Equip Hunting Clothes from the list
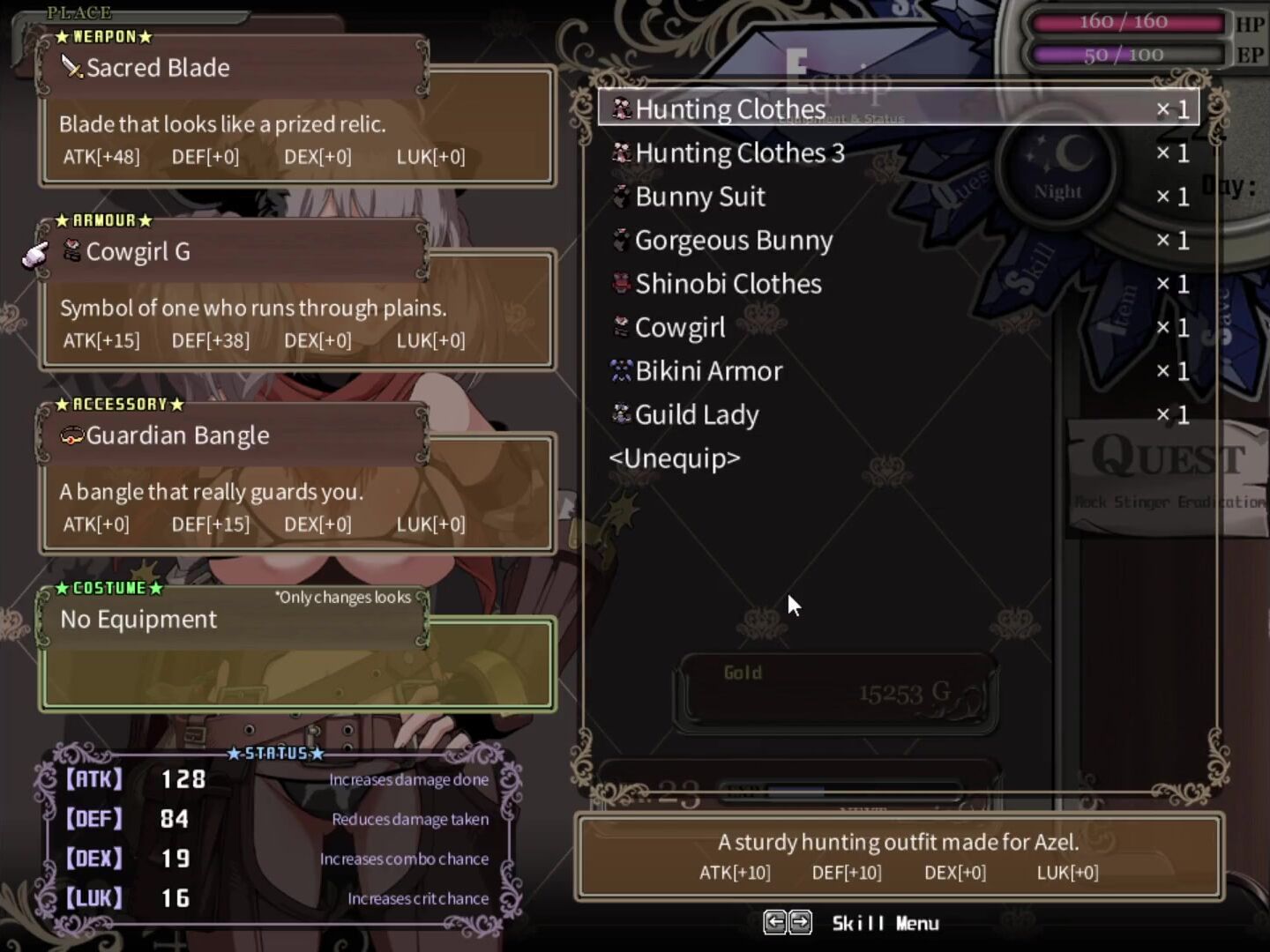 (730, 109)
